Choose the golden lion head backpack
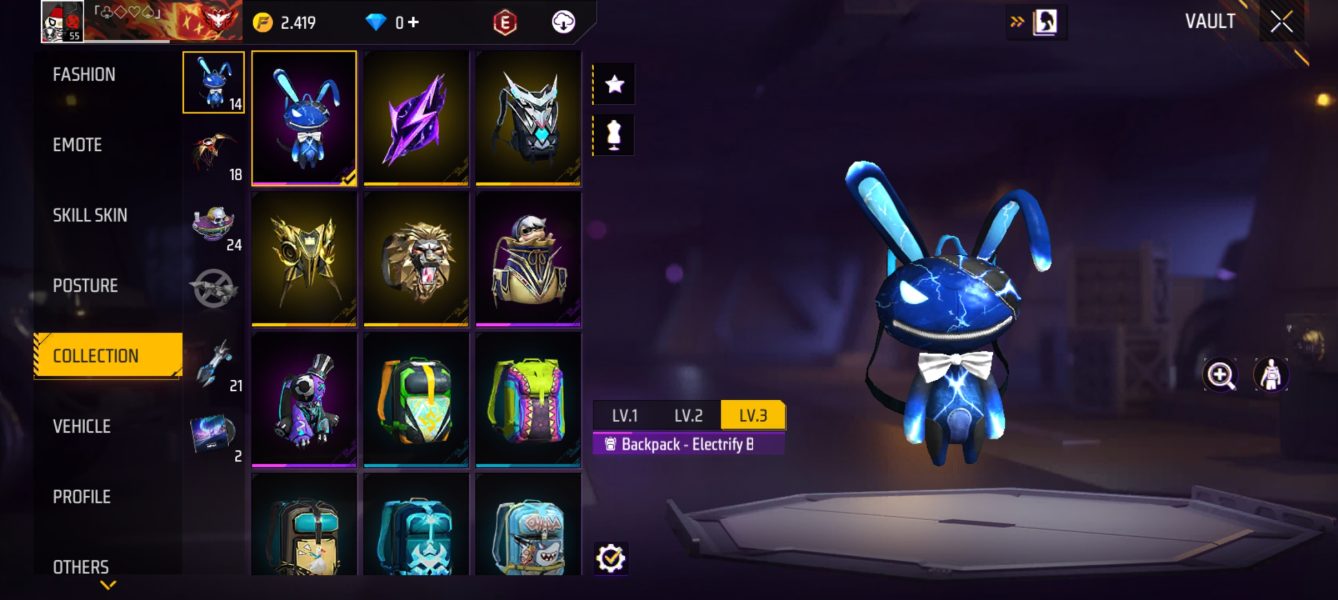 tap(416, 257)
